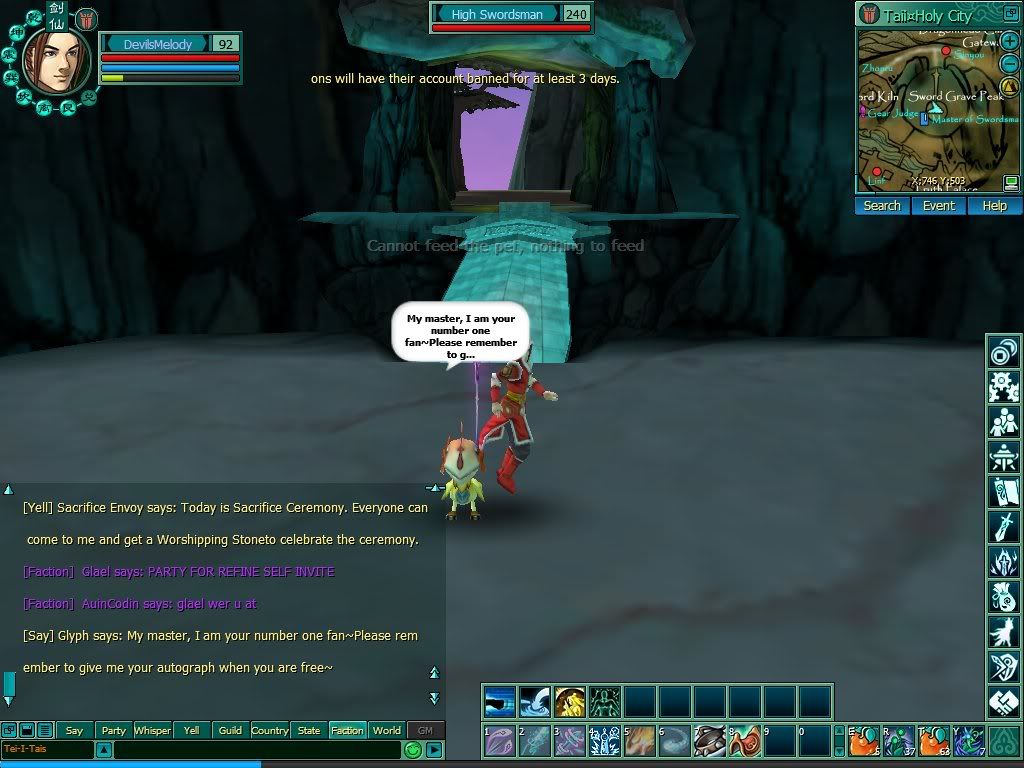
Task: Switch chat channel to Party
Action: click(x=113, y=731)
